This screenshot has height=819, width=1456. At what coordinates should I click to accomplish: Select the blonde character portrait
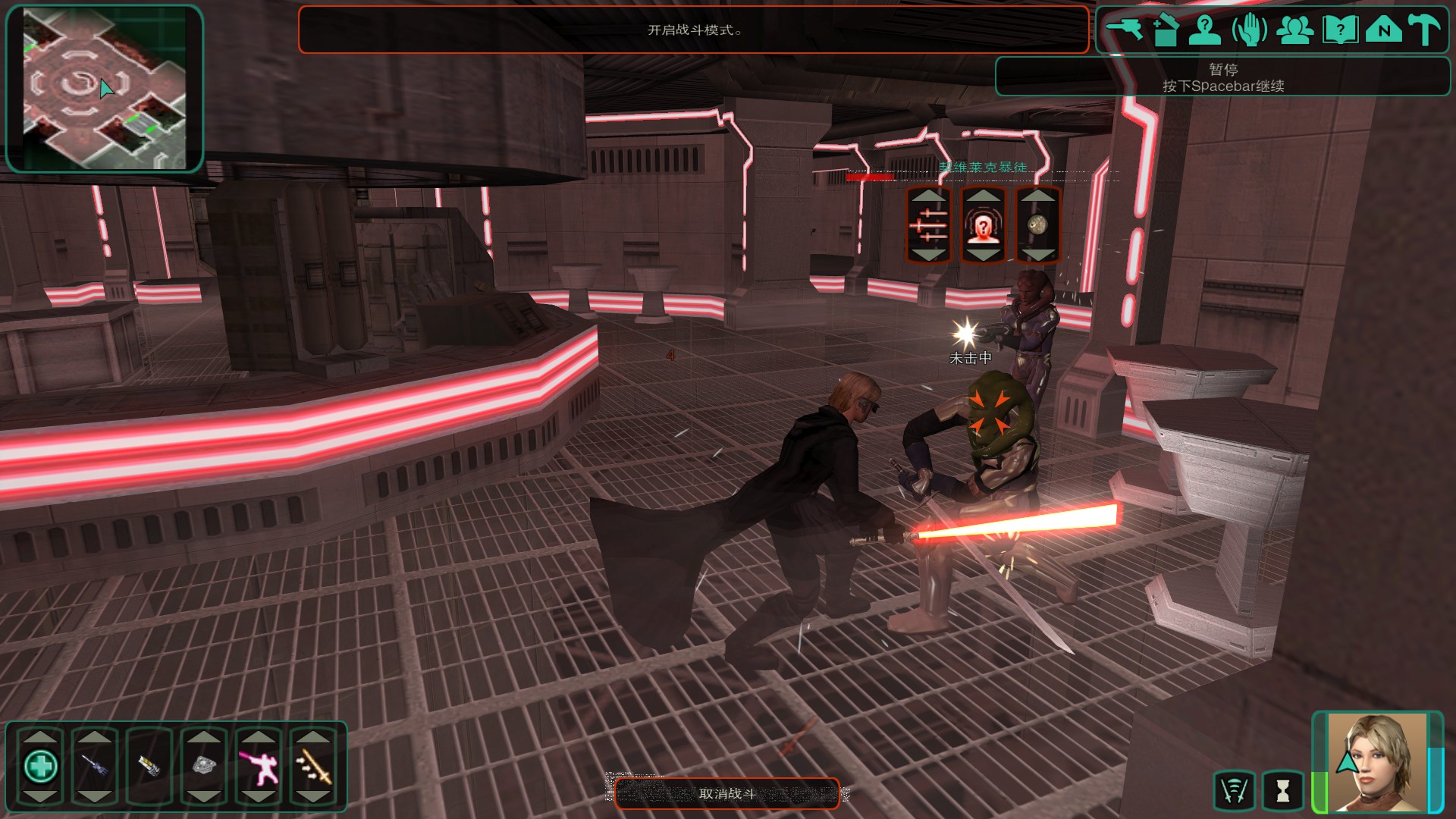(1376, 762)
